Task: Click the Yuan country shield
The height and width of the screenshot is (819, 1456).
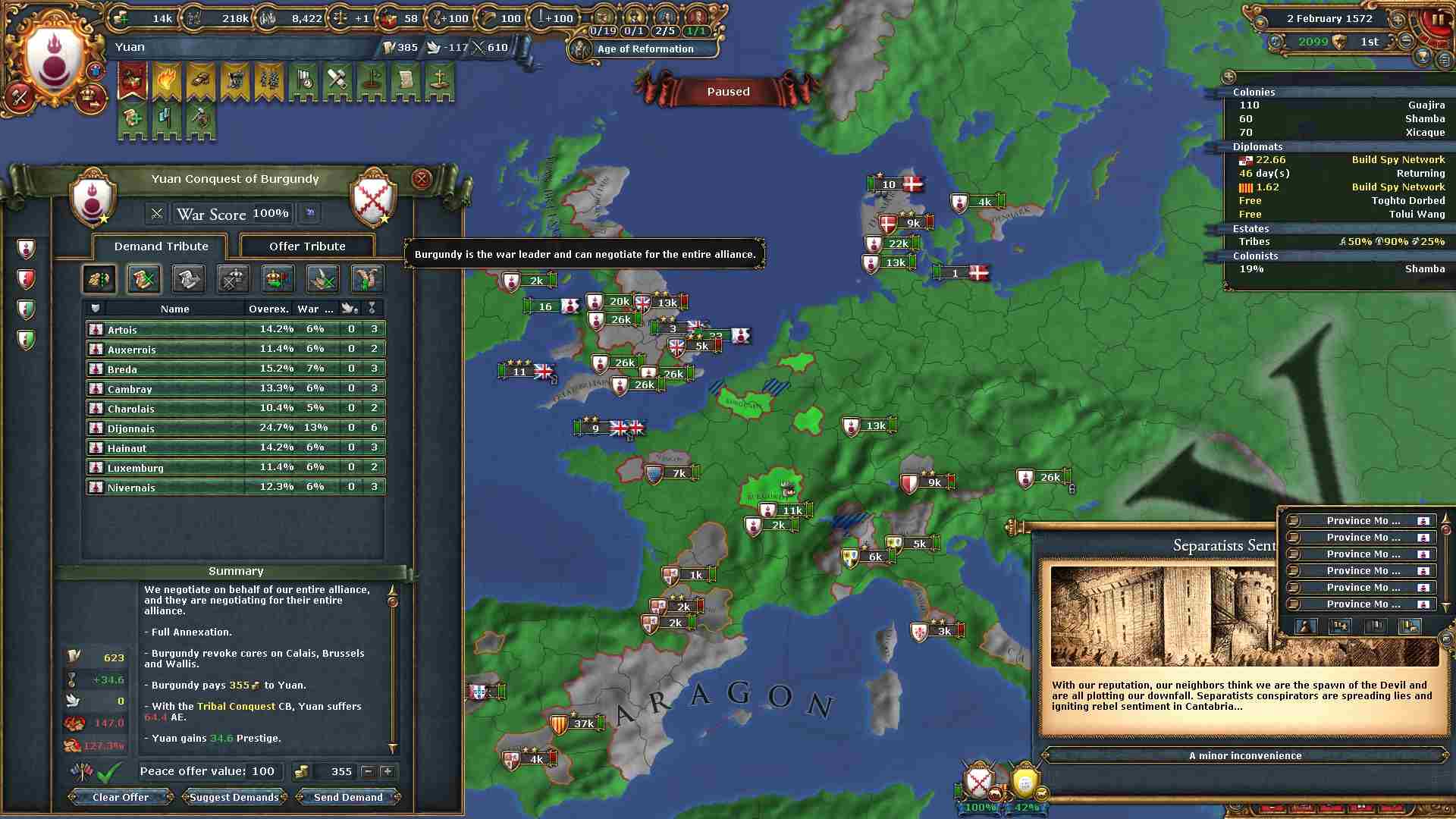Action: tap(53, 61)
